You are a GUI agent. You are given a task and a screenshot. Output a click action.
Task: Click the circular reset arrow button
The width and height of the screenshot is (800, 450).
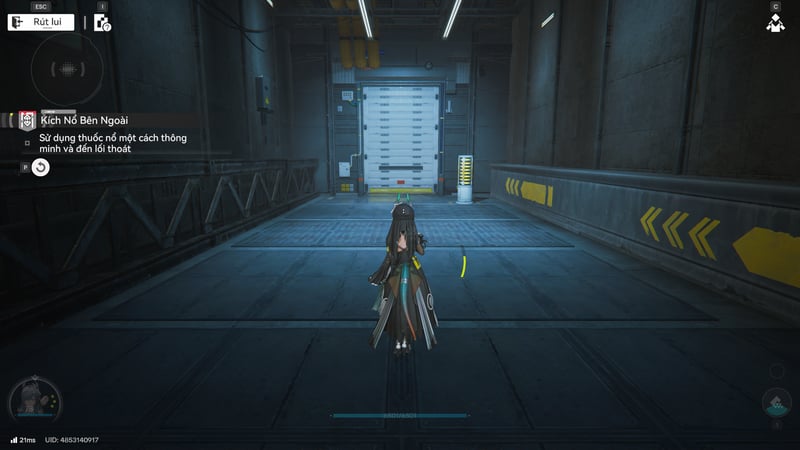coord(40,167)
